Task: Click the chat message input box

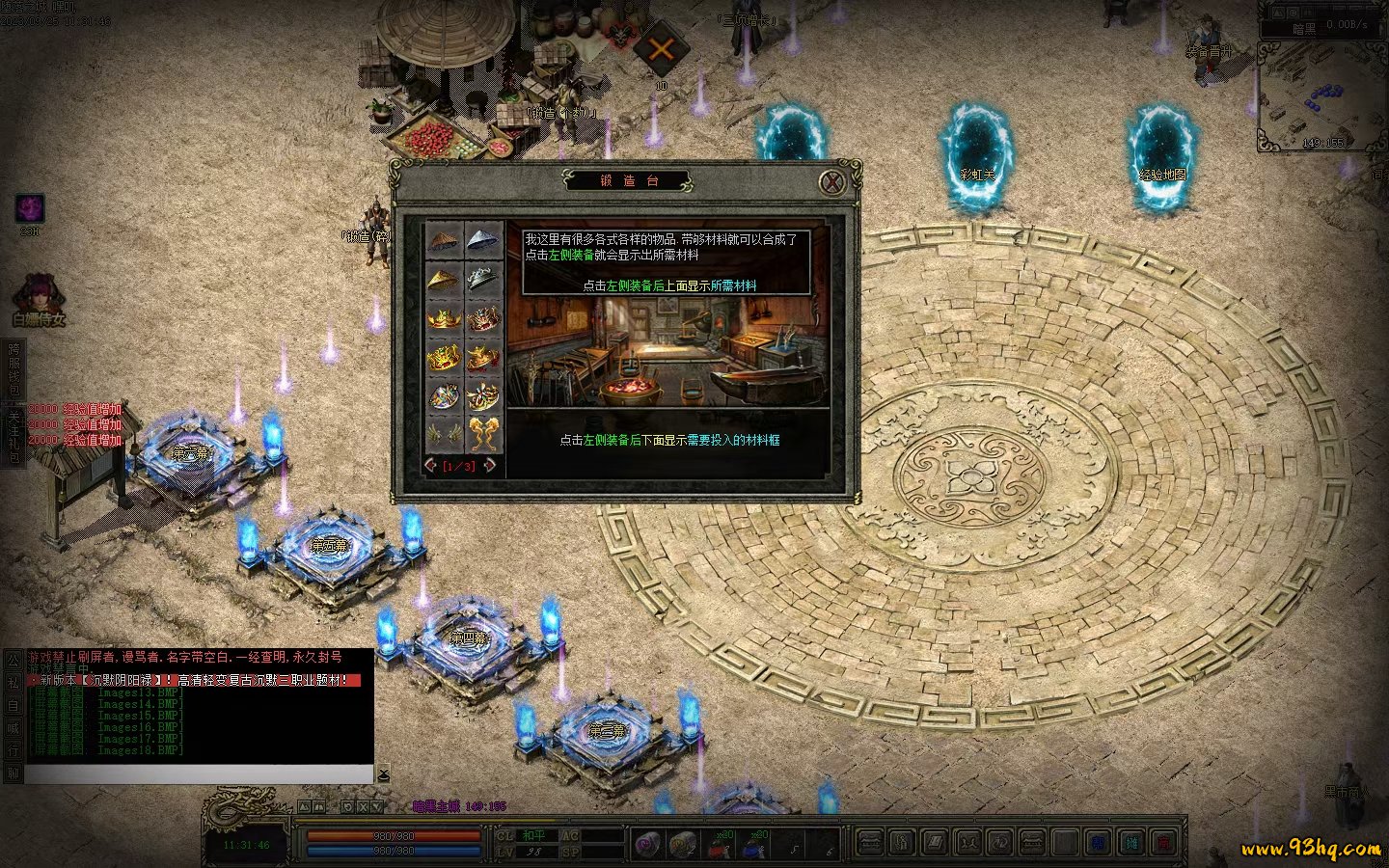Action: (x=198, y=774)
